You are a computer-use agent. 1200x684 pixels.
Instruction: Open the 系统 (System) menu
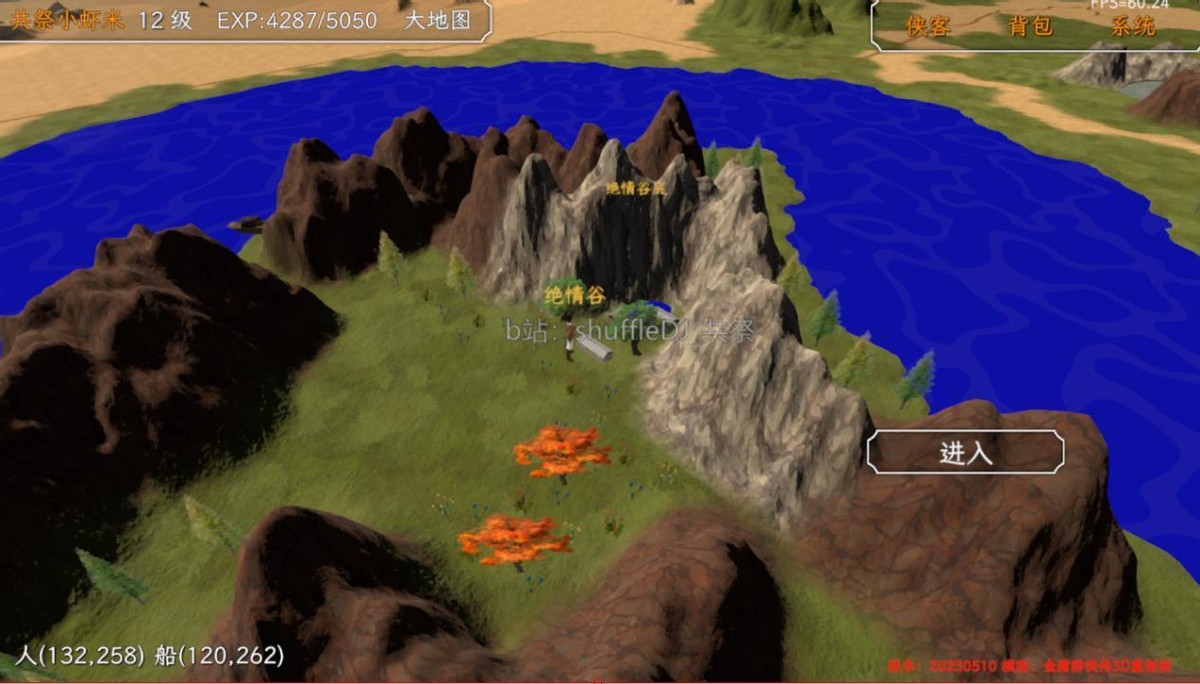coord(1133,27)
